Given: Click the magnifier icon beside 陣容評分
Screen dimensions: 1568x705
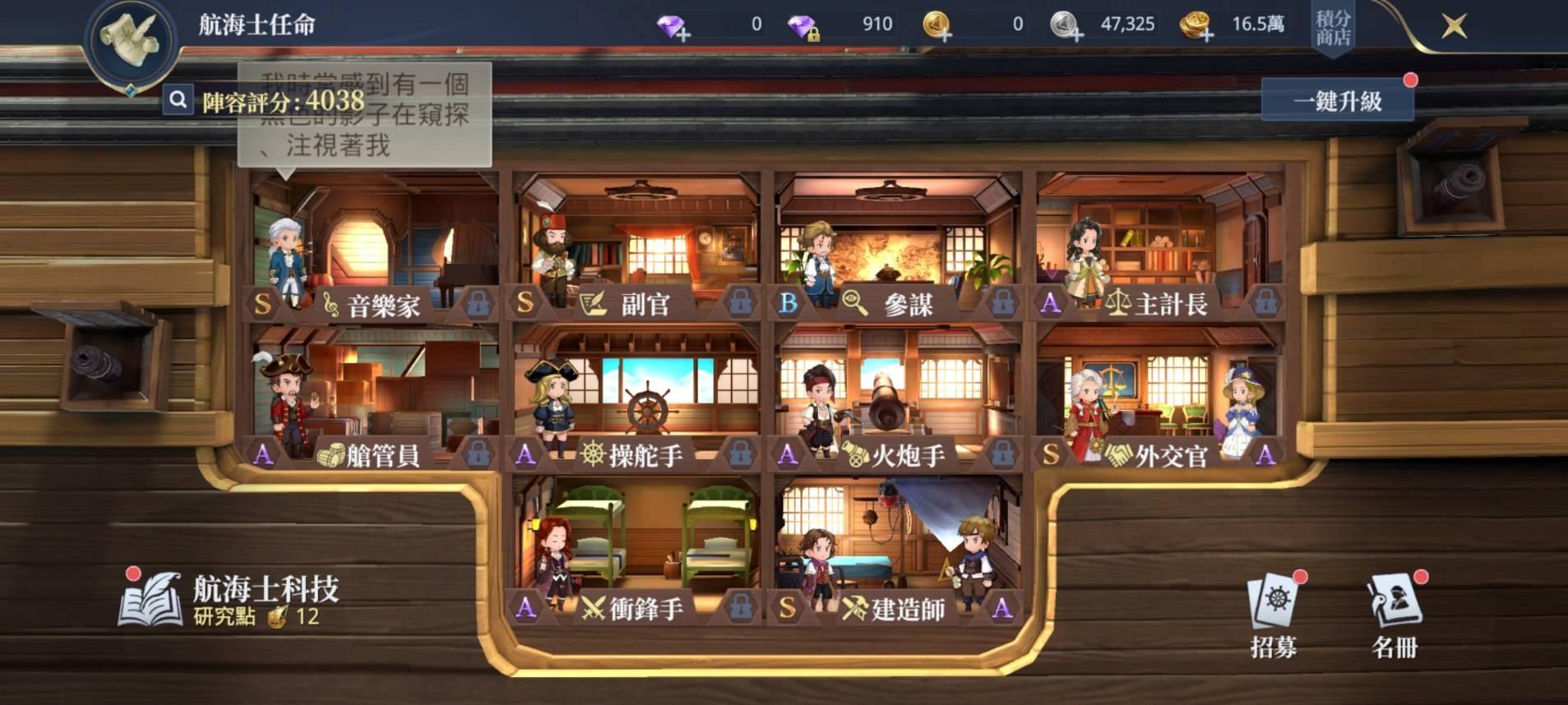Looking at the screenshot, I should pos(176,101).
